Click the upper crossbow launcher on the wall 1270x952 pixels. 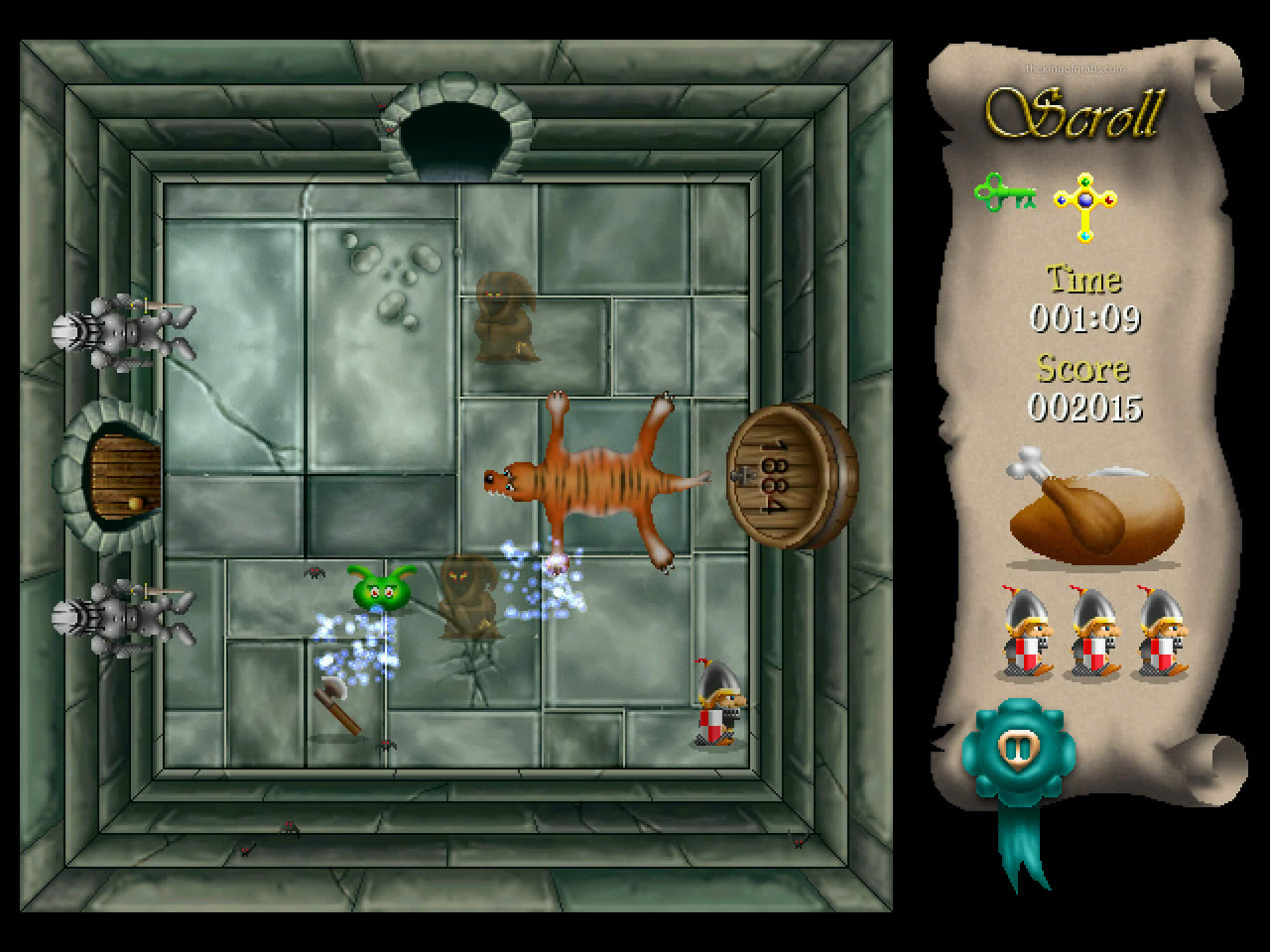124,332
